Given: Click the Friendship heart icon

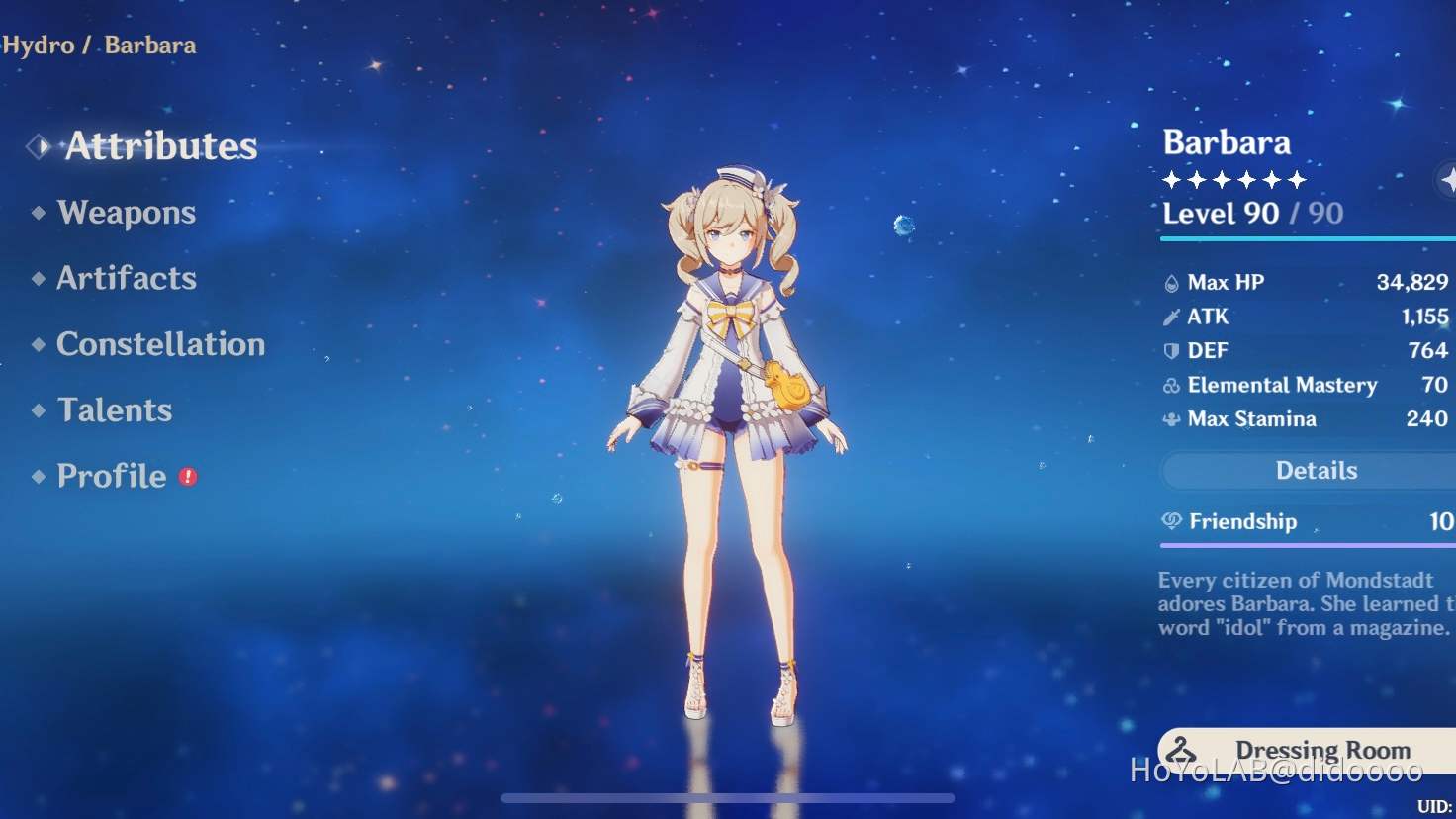Looking at the screenshot, I should click(1171, 521).
